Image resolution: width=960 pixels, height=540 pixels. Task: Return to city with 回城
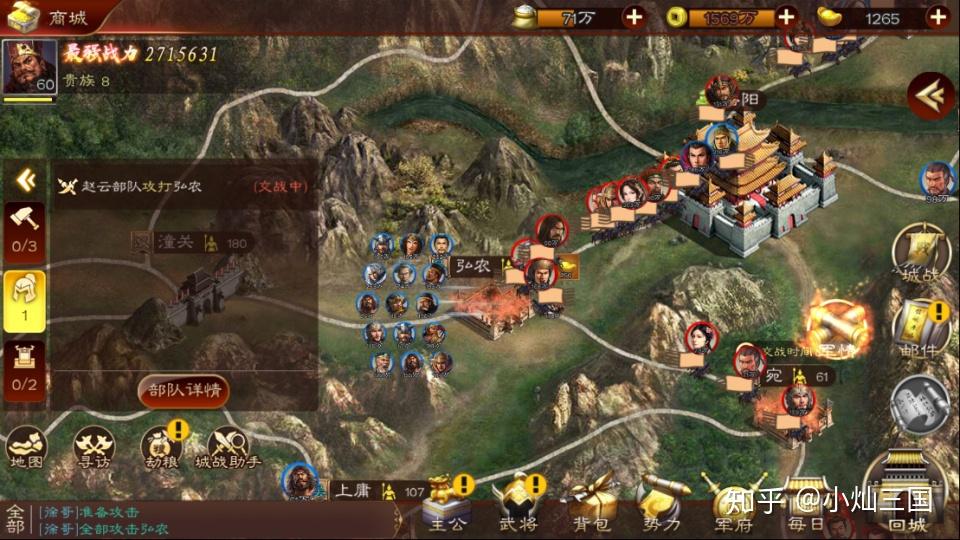point(908,495)
